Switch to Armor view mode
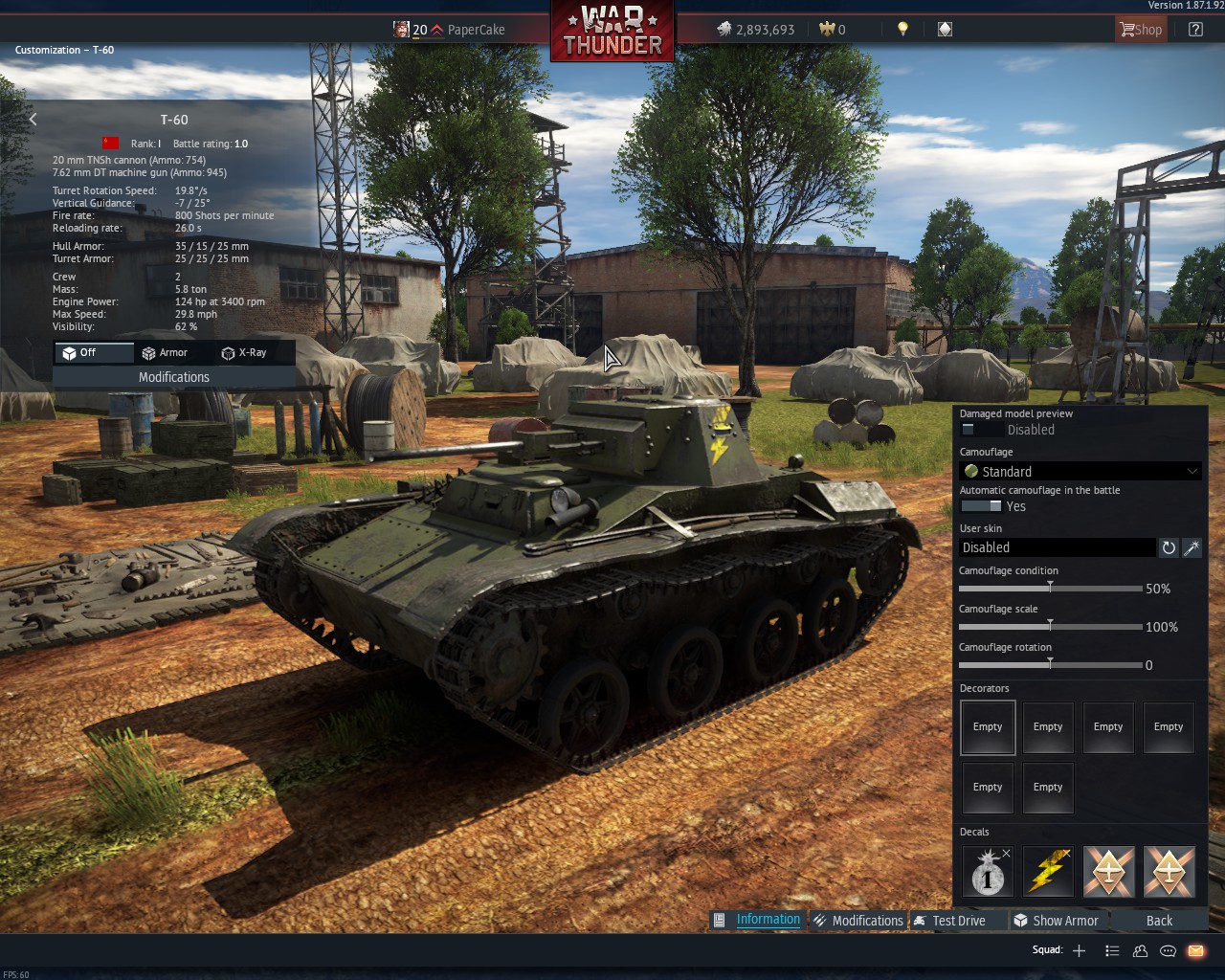 point(165,353)
